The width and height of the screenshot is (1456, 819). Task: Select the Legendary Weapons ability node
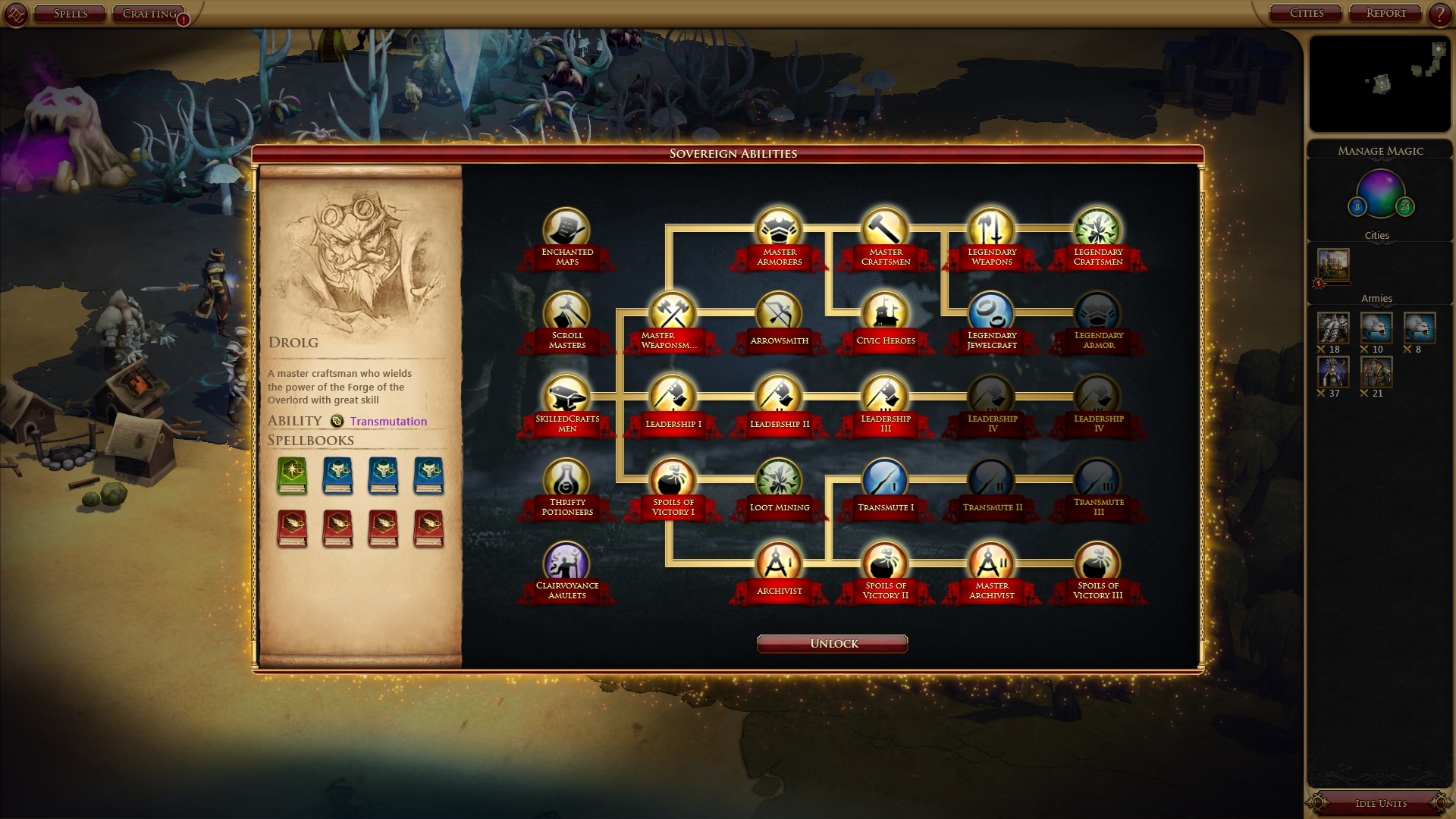point(991,229)
